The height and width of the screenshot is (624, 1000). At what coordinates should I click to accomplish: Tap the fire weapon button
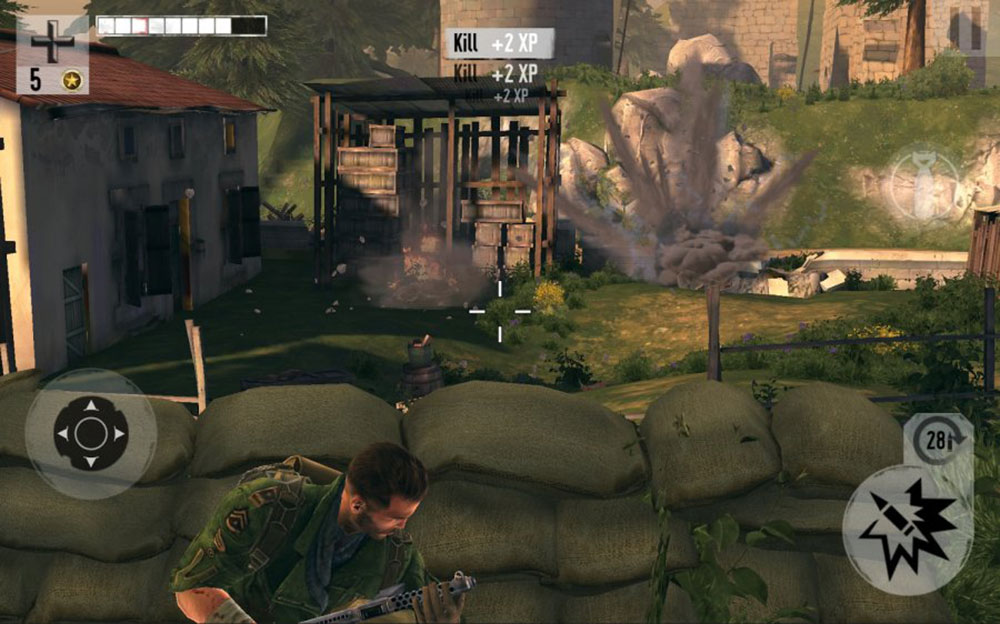(907, 529)
